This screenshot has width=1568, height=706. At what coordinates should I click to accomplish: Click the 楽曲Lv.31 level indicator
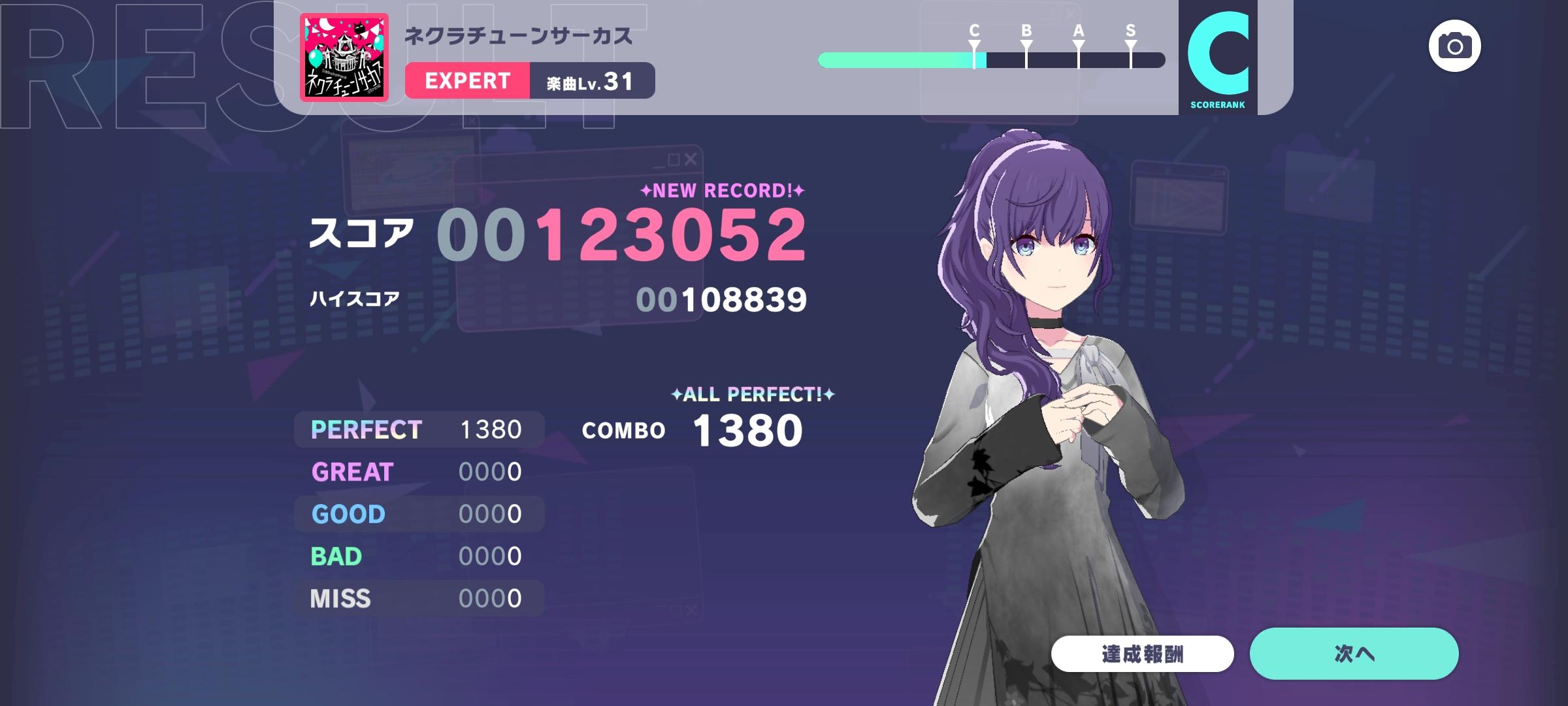(x=587, y=81)
